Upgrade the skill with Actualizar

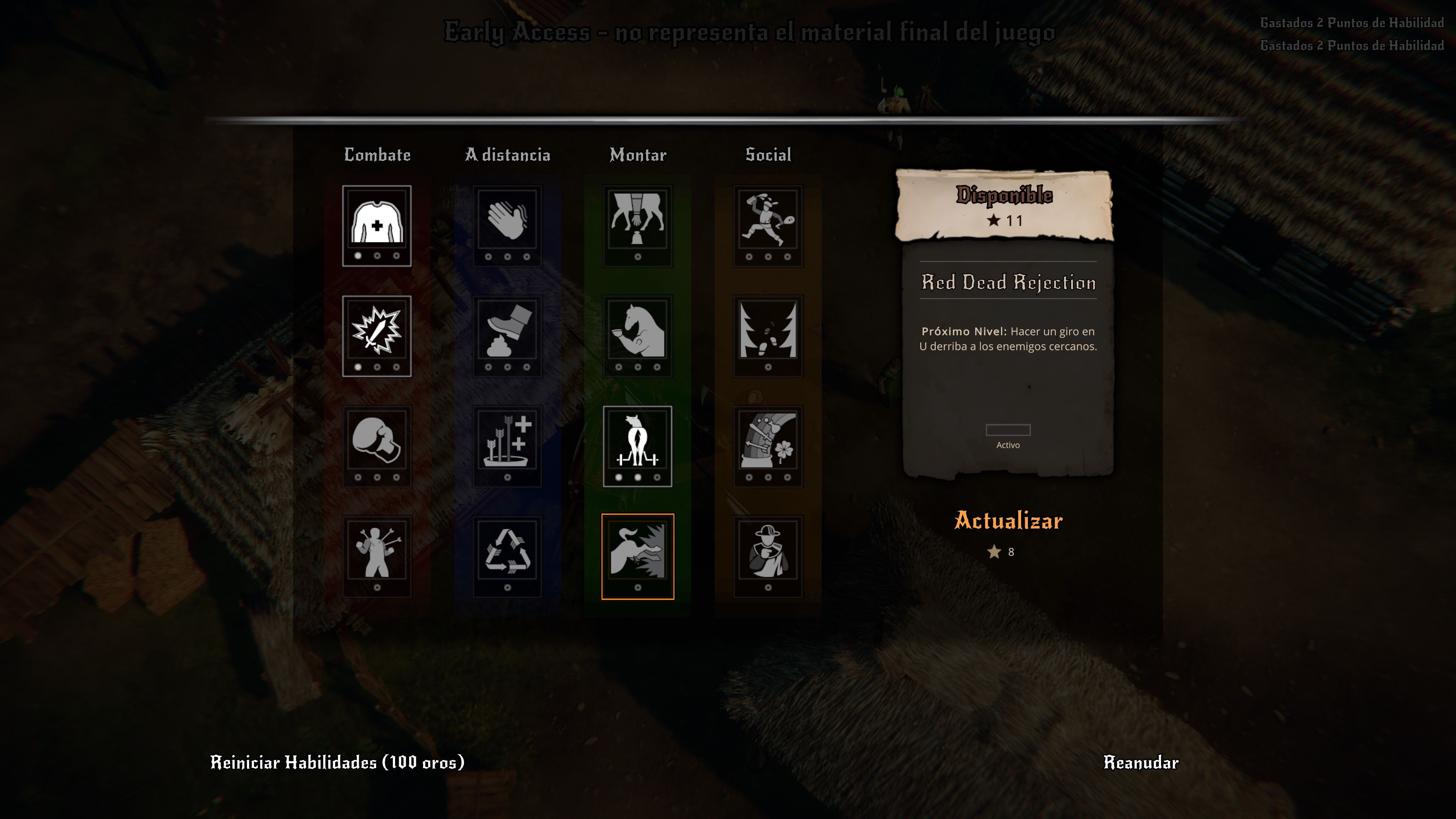[1008, 521]
